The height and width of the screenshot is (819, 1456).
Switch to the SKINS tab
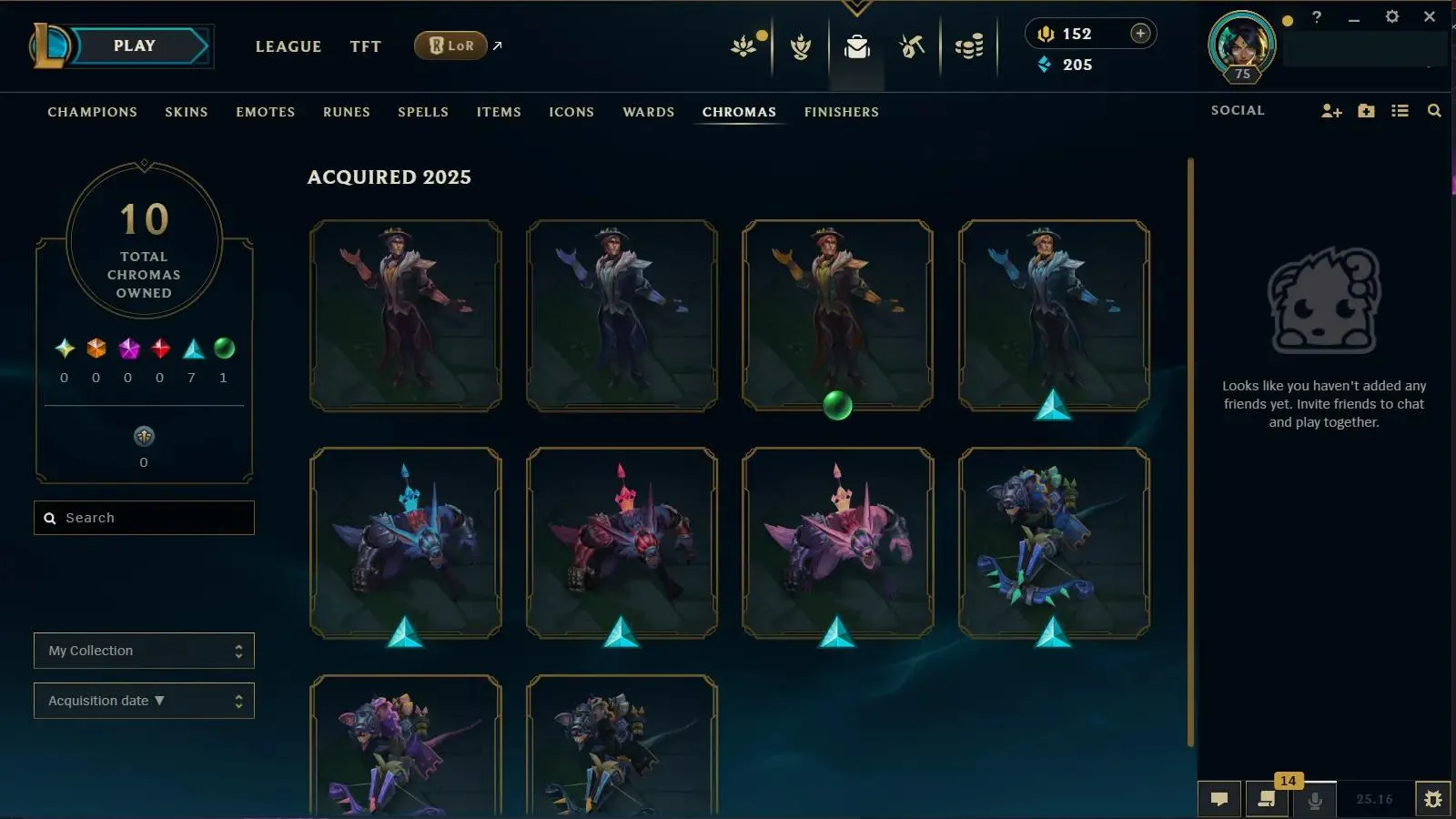(x=187, y=112)
